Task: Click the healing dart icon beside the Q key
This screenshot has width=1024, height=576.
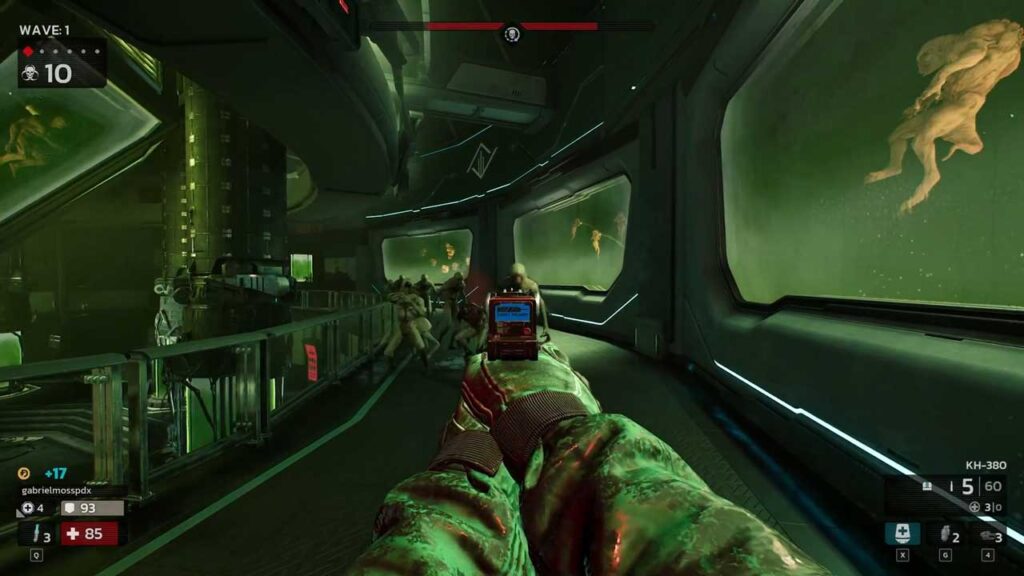Action: (33, 533)
